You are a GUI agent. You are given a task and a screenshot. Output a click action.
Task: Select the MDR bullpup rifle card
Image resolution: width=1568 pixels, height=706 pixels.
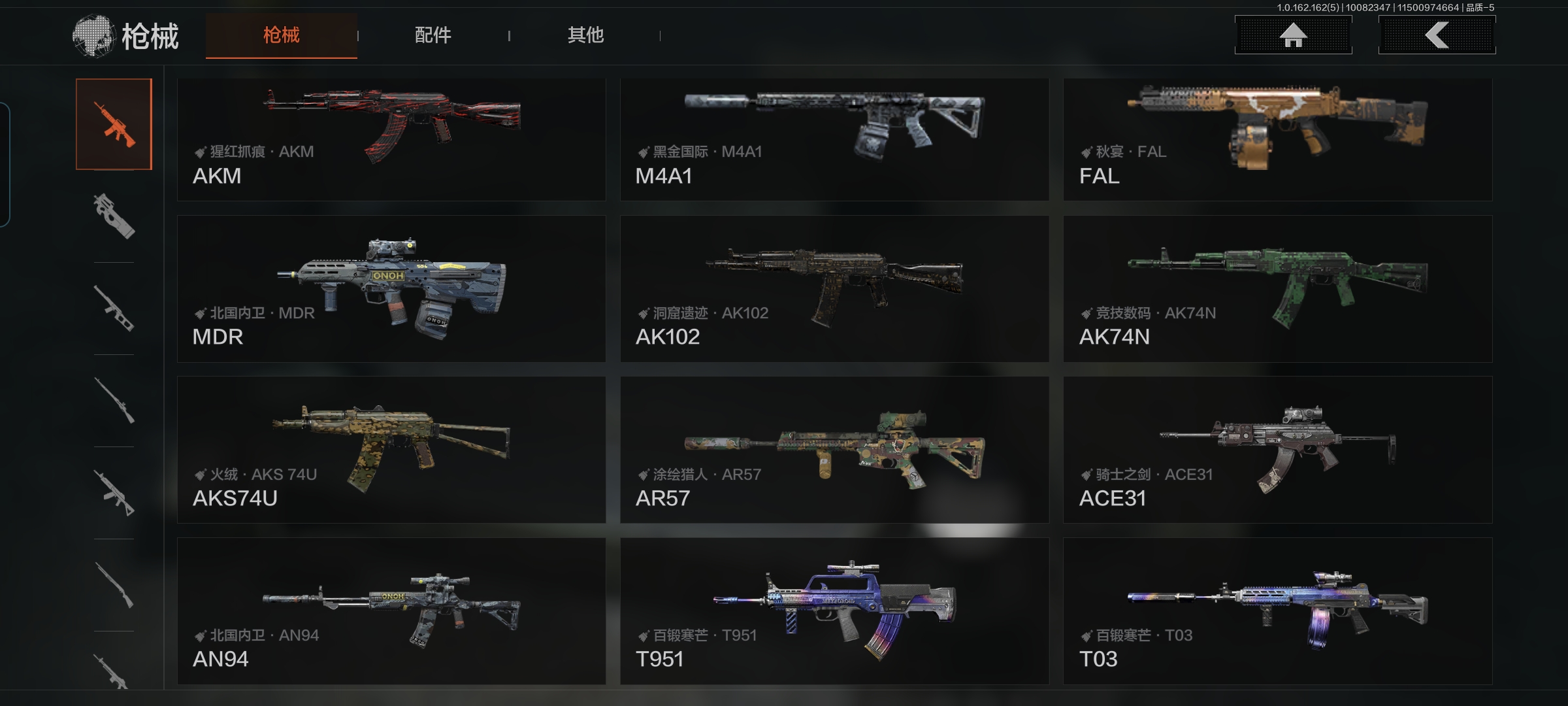pos(391,289)
